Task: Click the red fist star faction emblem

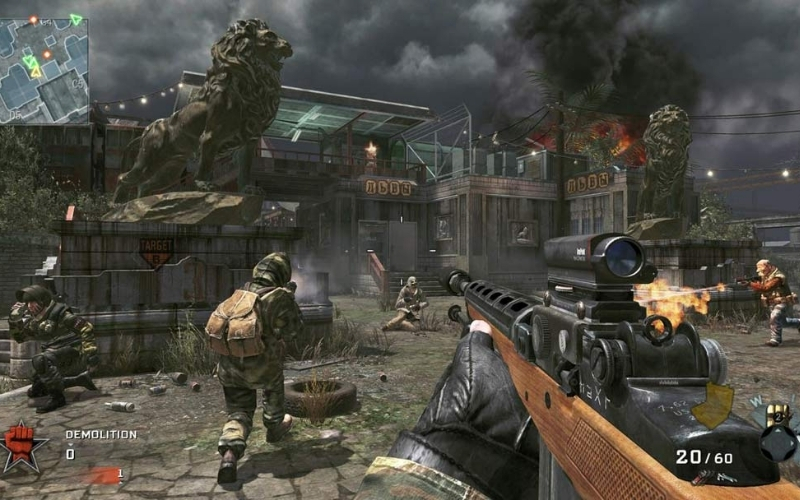Action: (x=22, y=447)
